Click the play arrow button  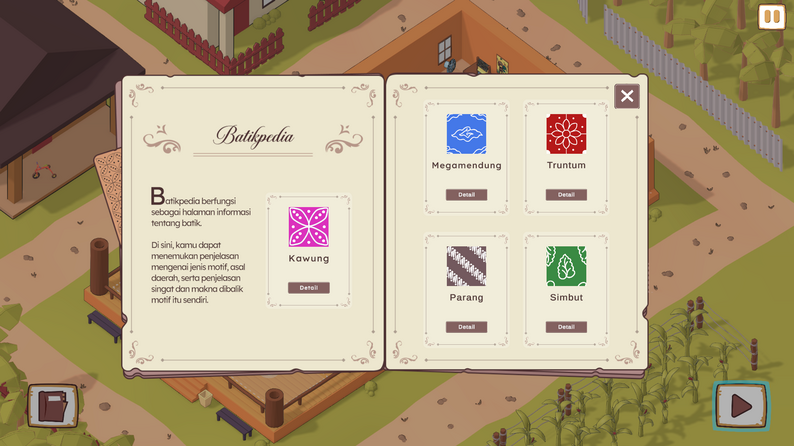741,406
